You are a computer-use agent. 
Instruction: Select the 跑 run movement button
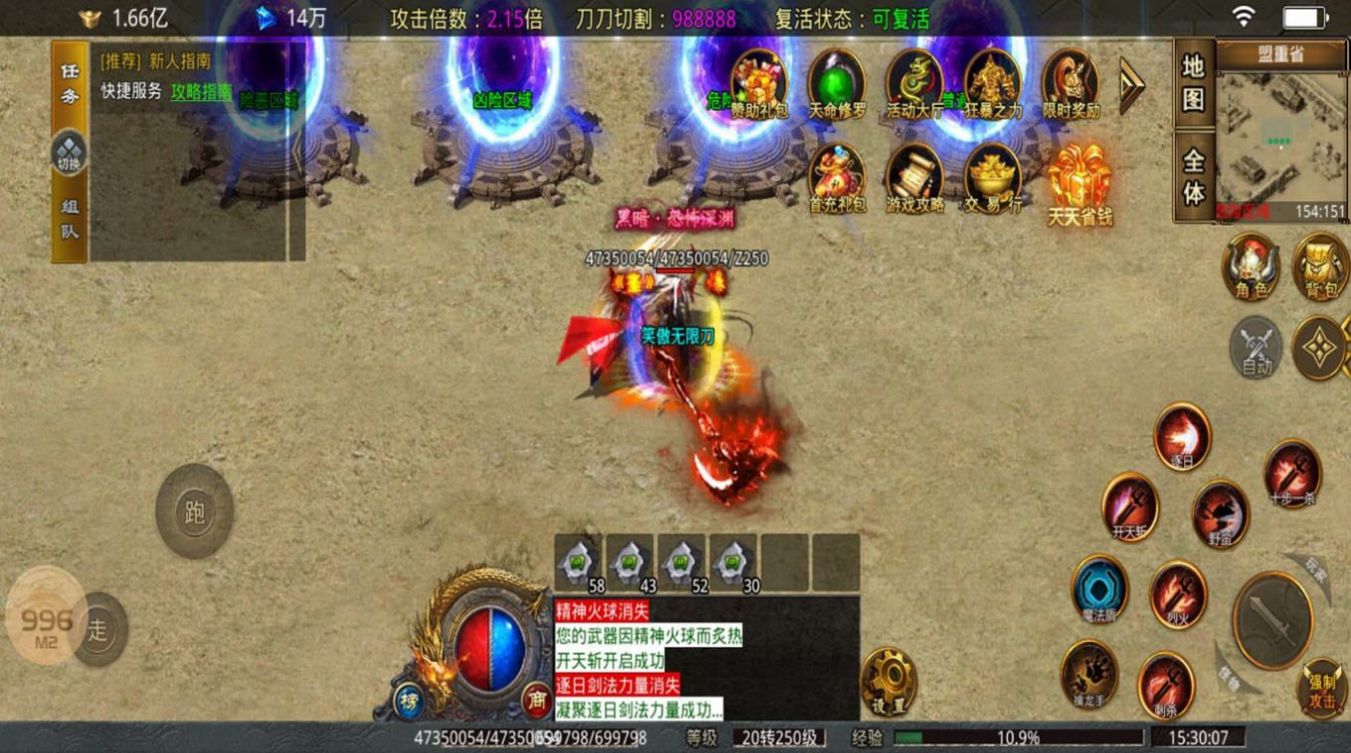coord(195,511)
